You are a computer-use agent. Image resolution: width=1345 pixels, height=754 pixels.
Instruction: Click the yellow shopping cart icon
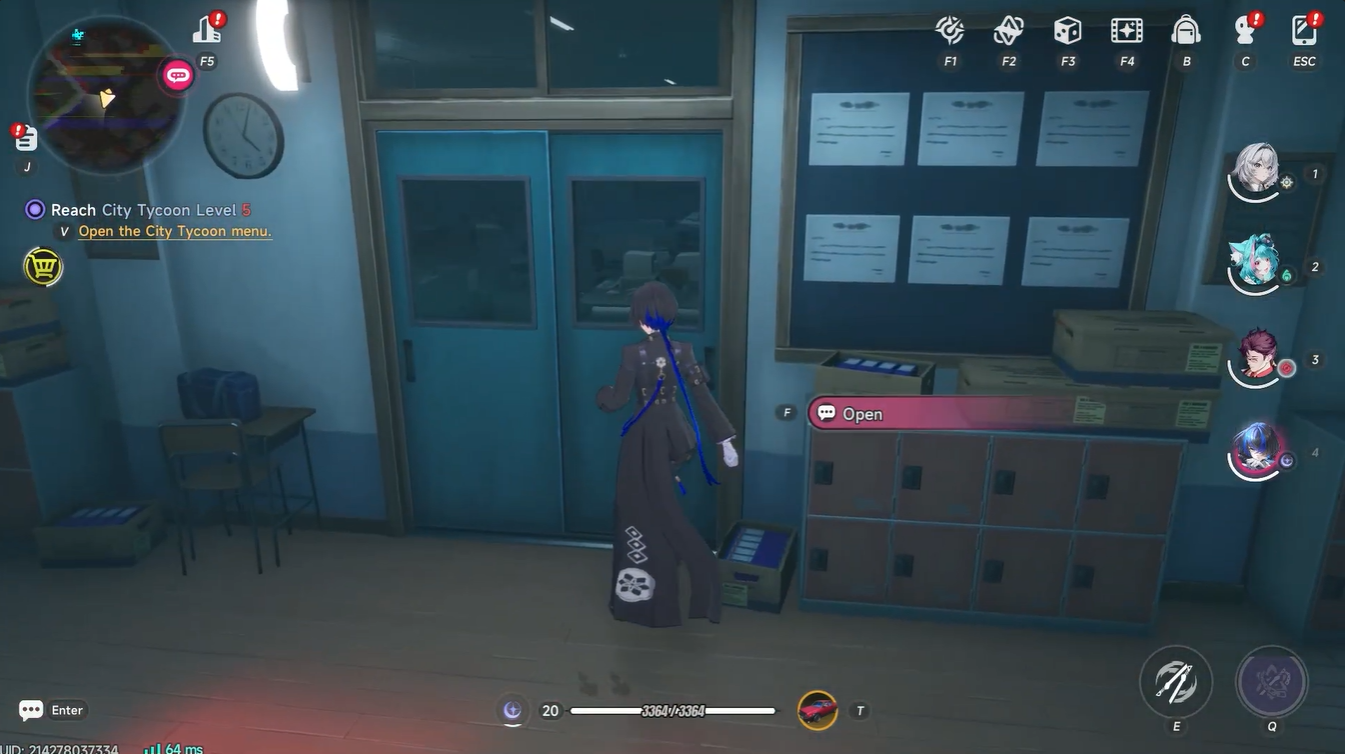(x=42, y=267)
